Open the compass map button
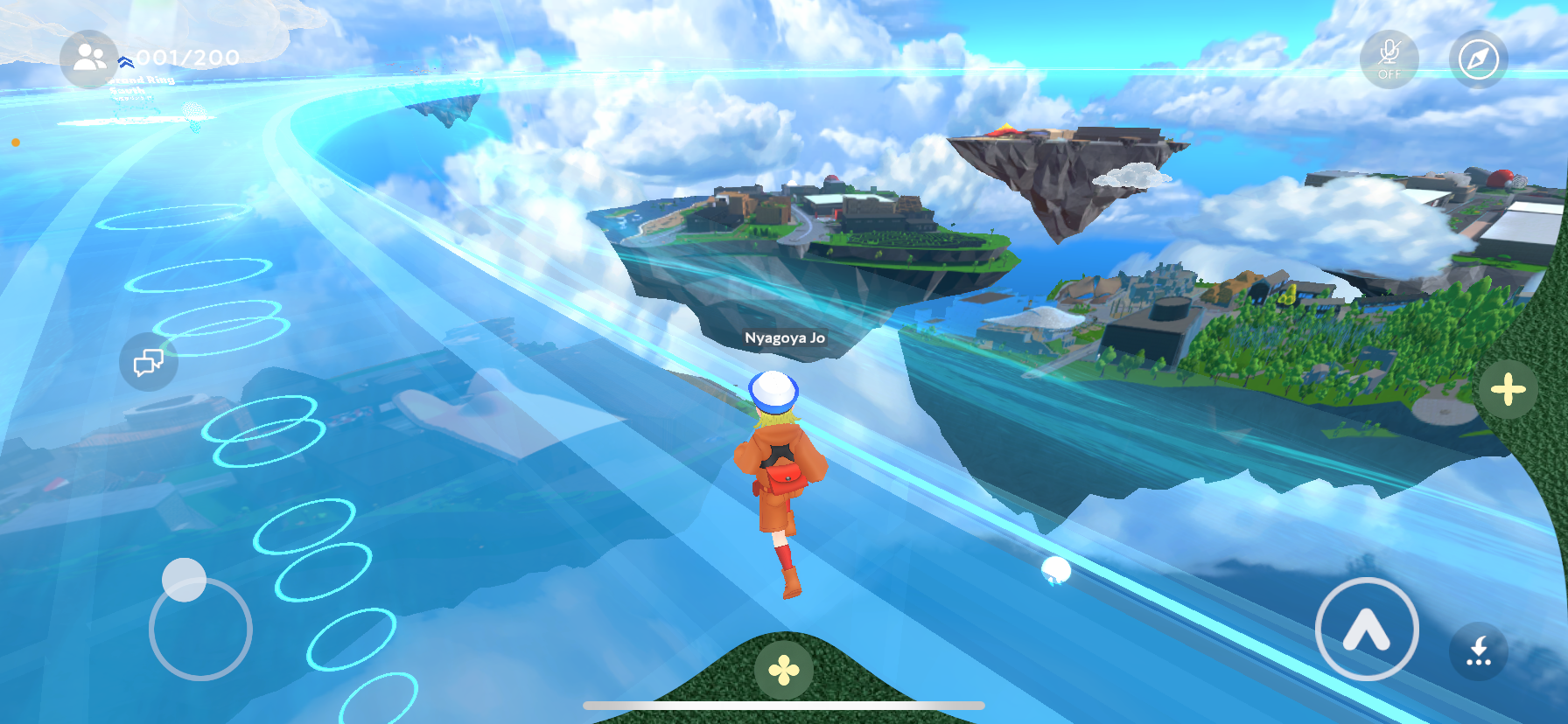The height and width of the screenshot is (724, 1568). click(x=1478, y=59)
